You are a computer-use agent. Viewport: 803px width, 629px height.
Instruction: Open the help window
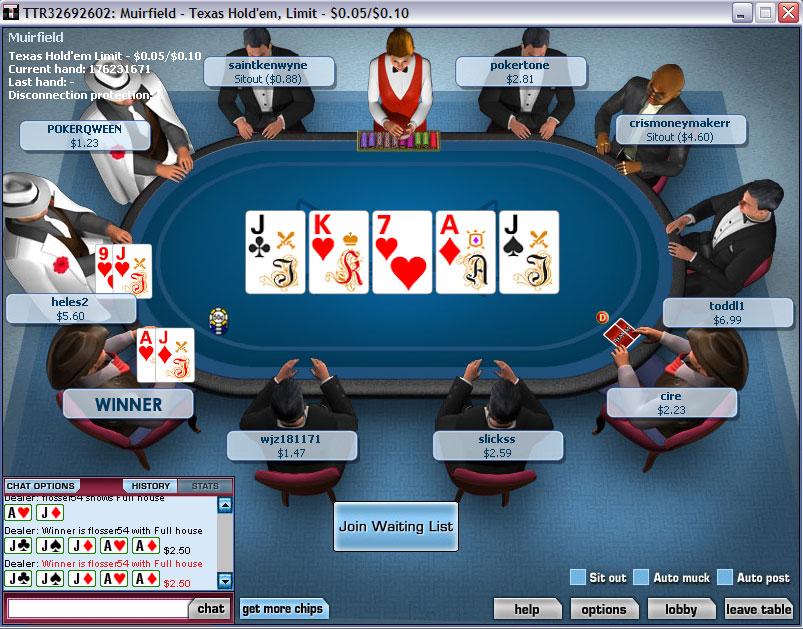click(526, 609)
